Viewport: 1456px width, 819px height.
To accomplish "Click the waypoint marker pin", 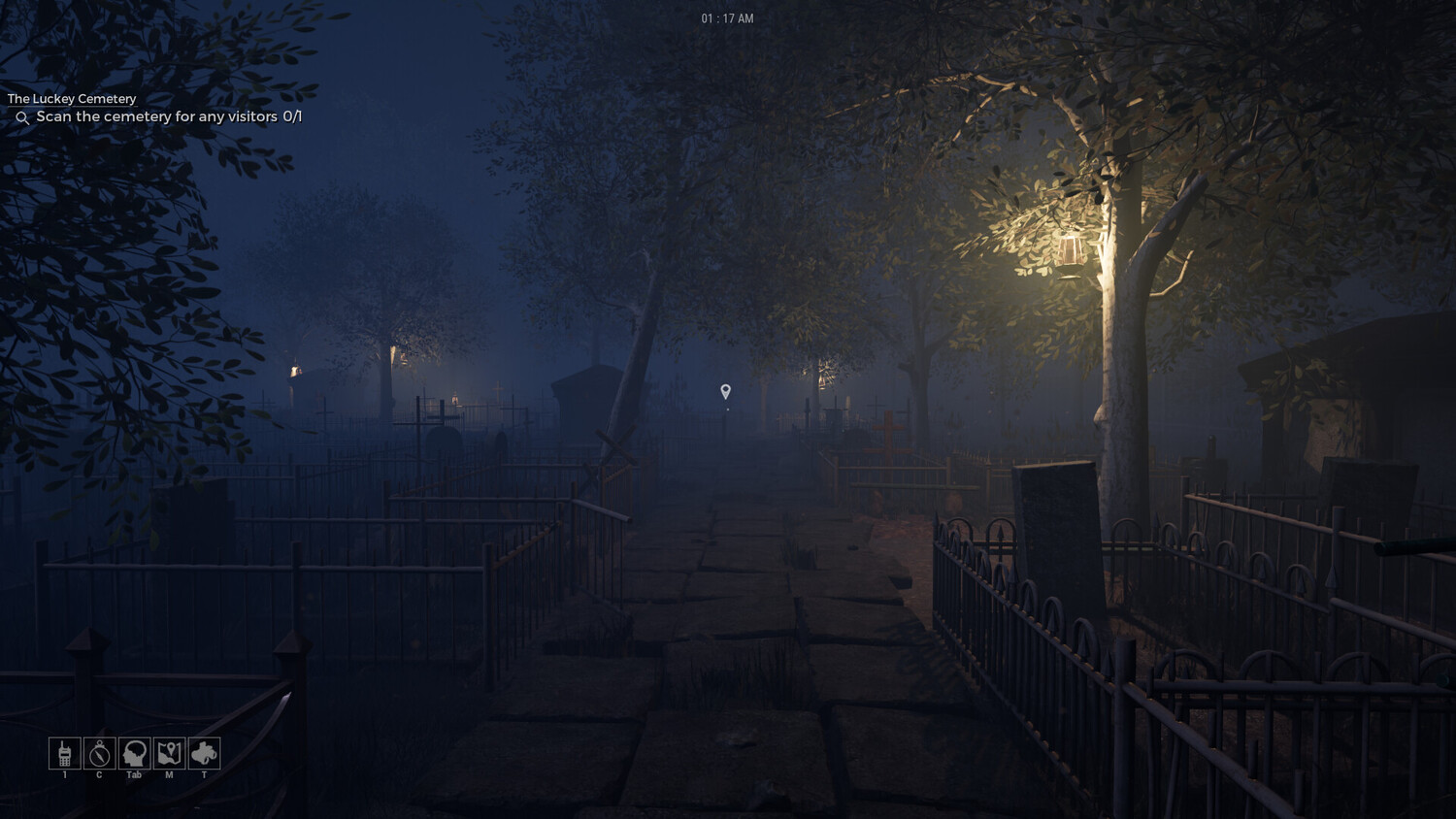I will (725, 391).
